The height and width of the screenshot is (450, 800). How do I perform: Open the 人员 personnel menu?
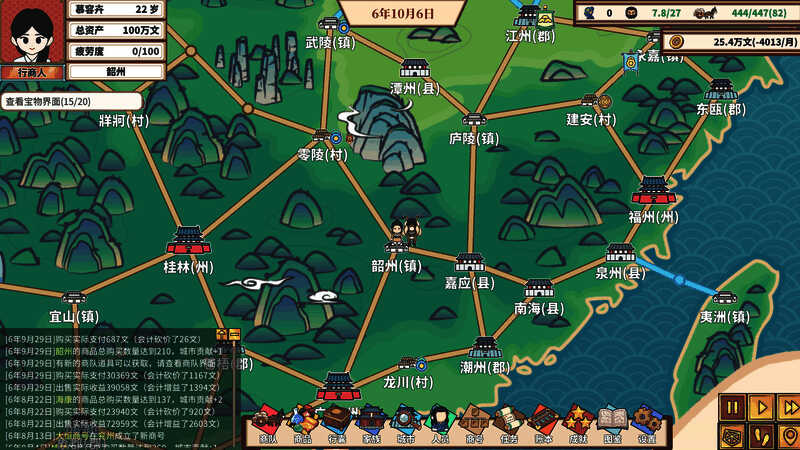click(440, 423)
